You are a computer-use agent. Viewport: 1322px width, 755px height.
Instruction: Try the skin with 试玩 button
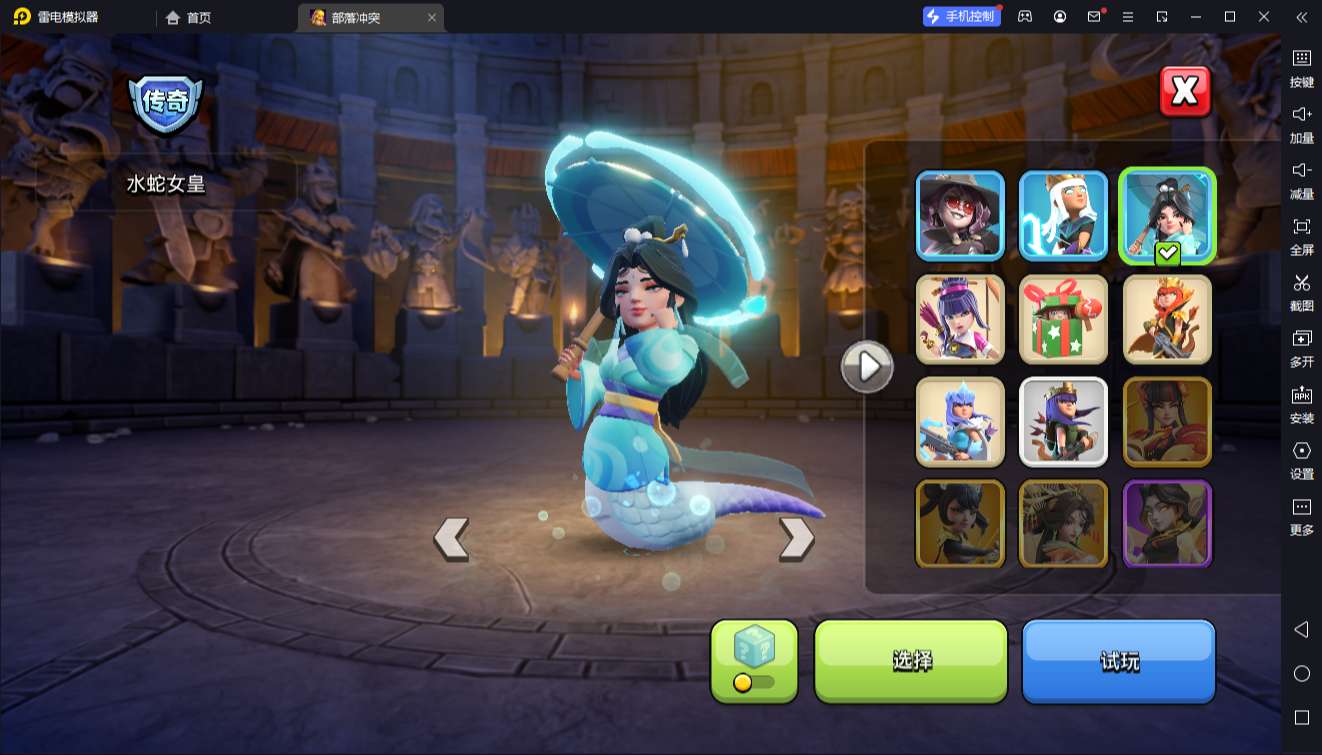click(x=1118, y=660)
